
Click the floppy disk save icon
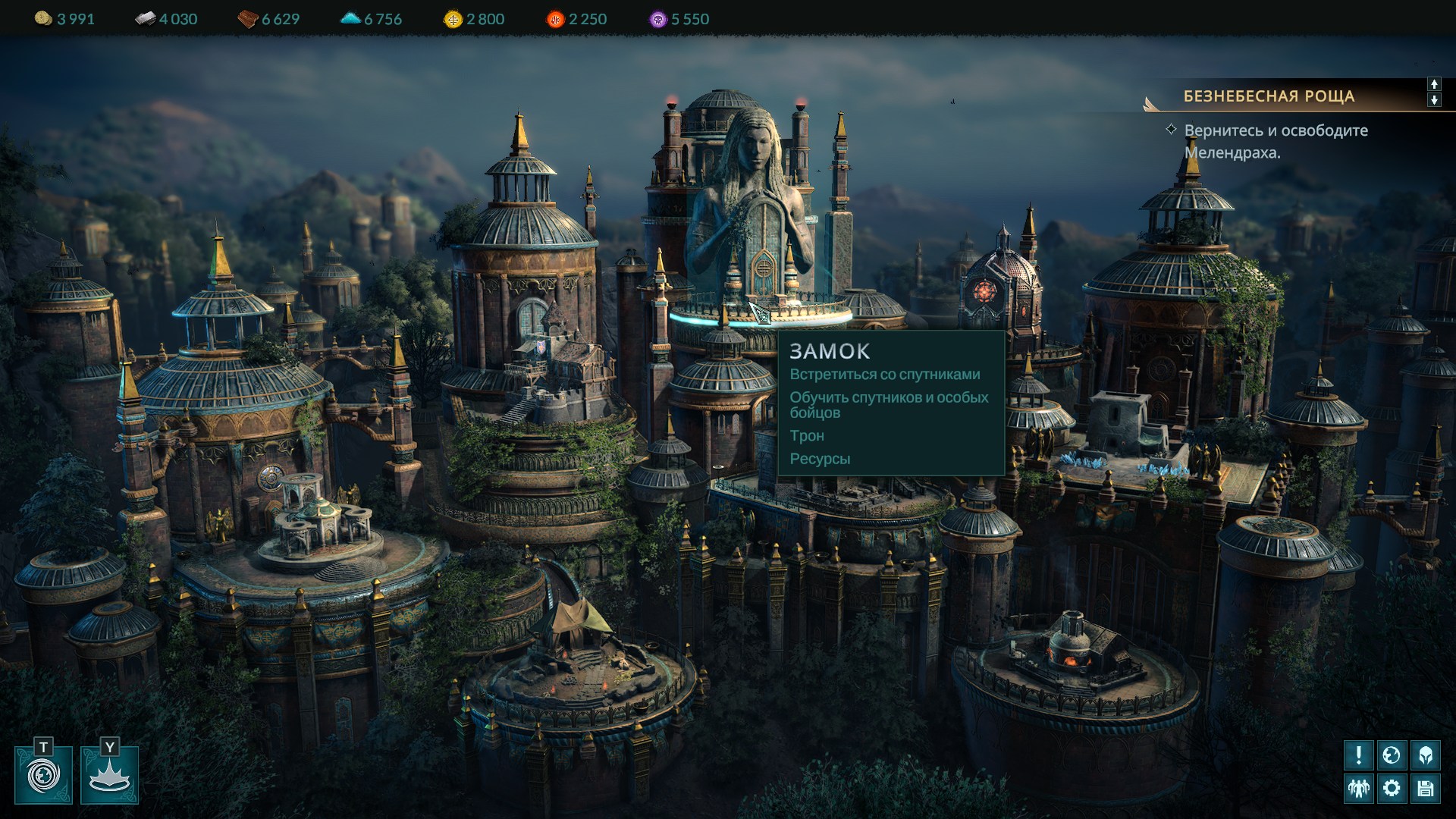tap(1425, 788)
